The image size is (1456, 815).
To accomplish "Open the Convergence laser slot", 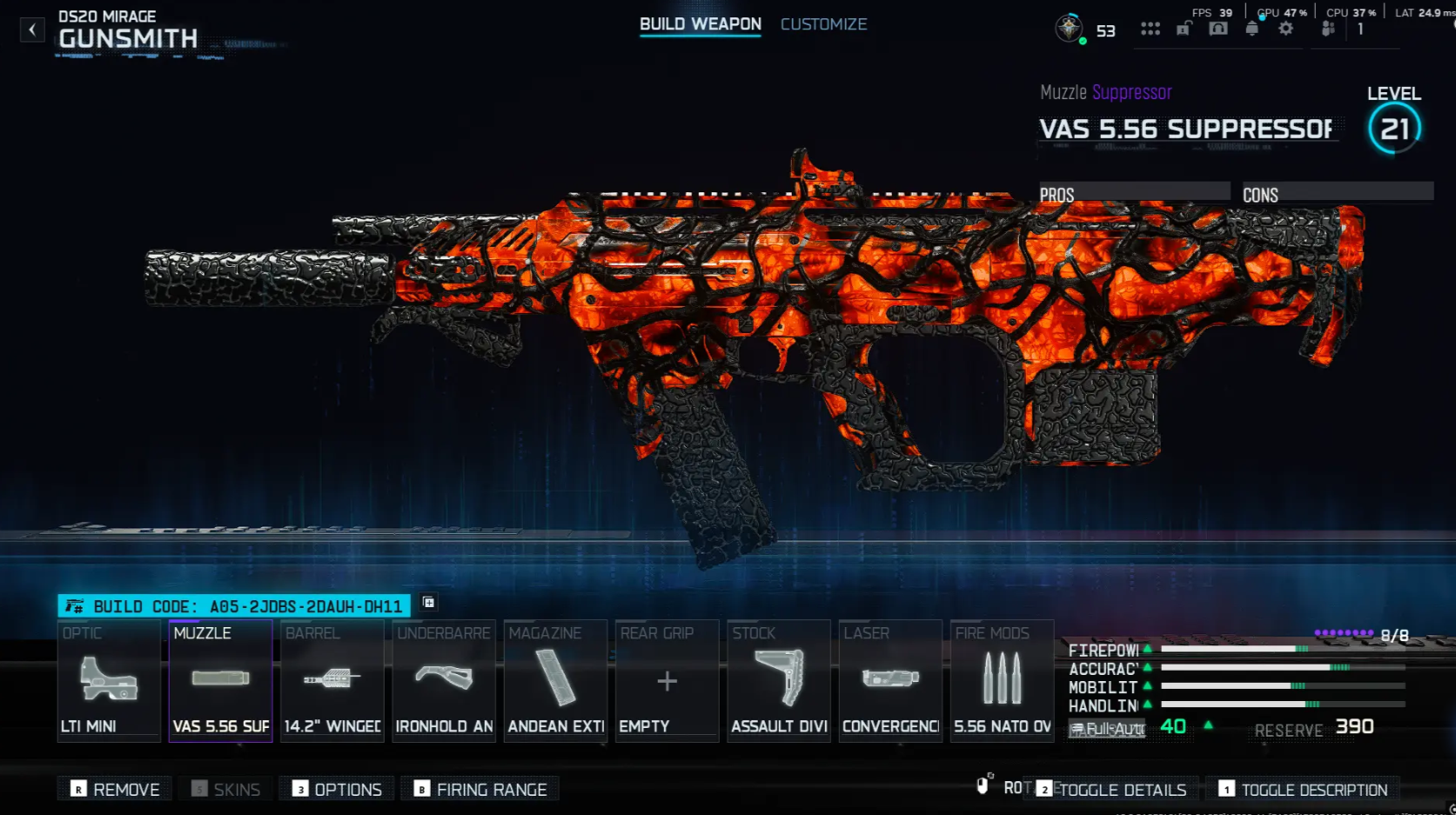I will click(889, 683).
